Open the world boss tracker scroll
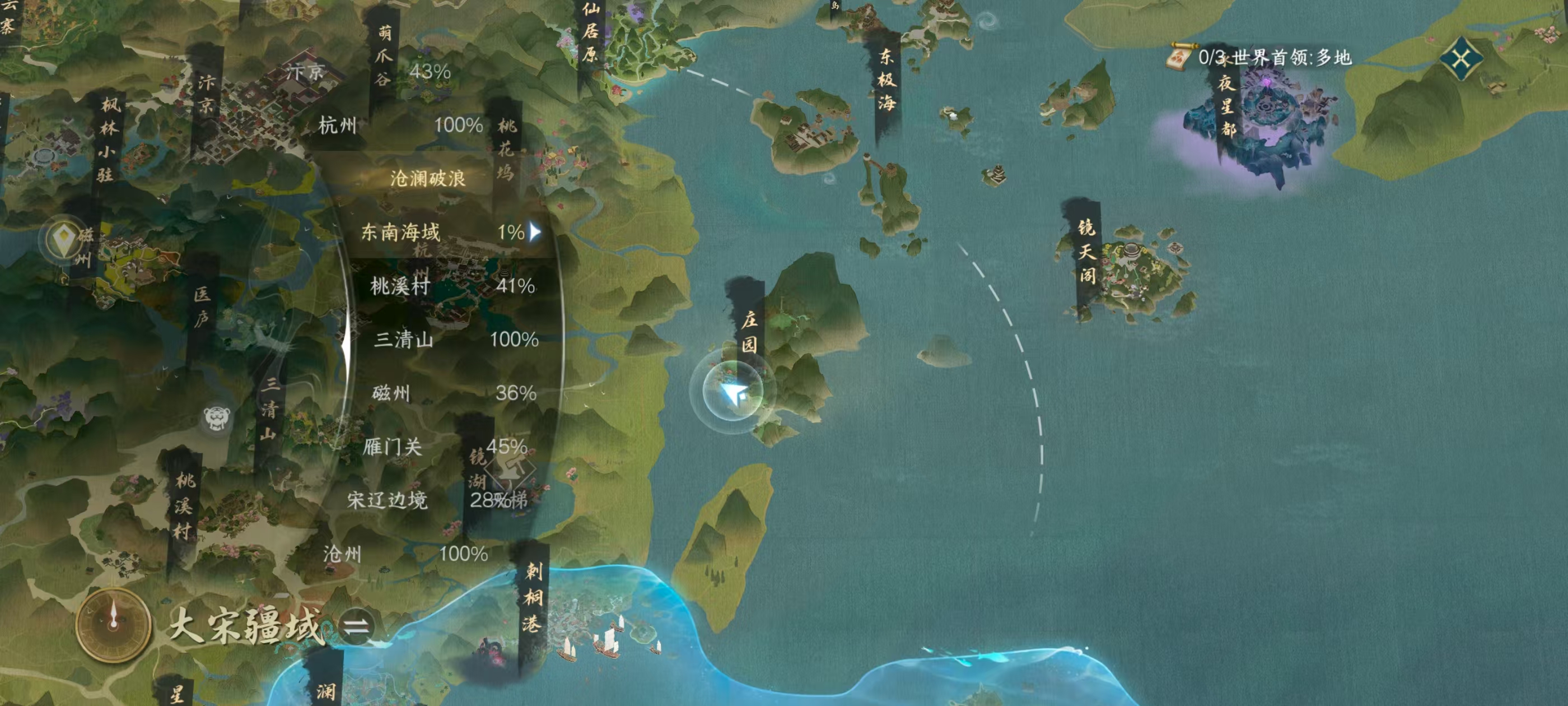The height and width of the screenshot is (706, 1568). tap(1179, 57)
